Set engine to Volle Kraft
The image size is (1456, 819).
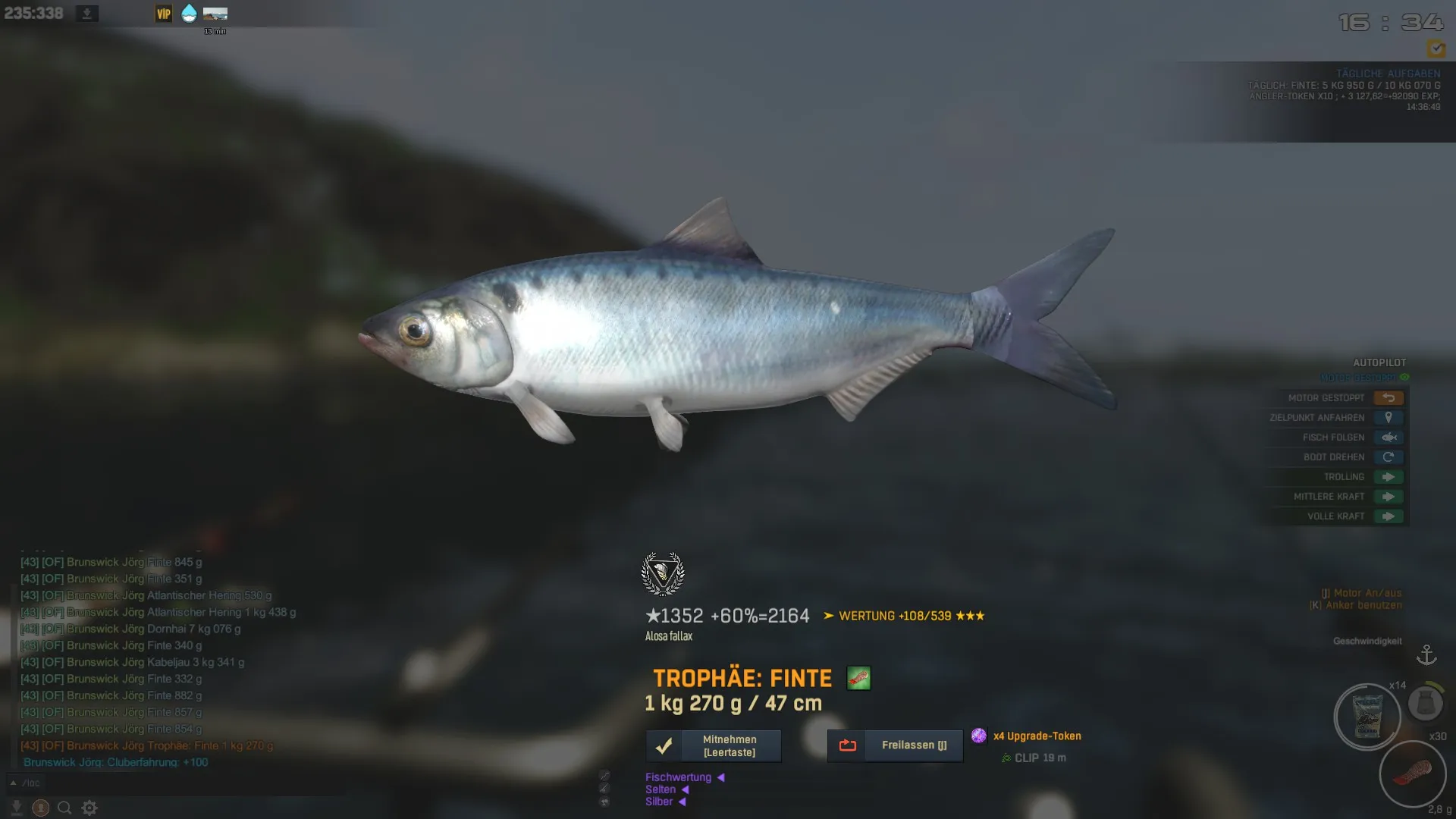pos(1388,516)
